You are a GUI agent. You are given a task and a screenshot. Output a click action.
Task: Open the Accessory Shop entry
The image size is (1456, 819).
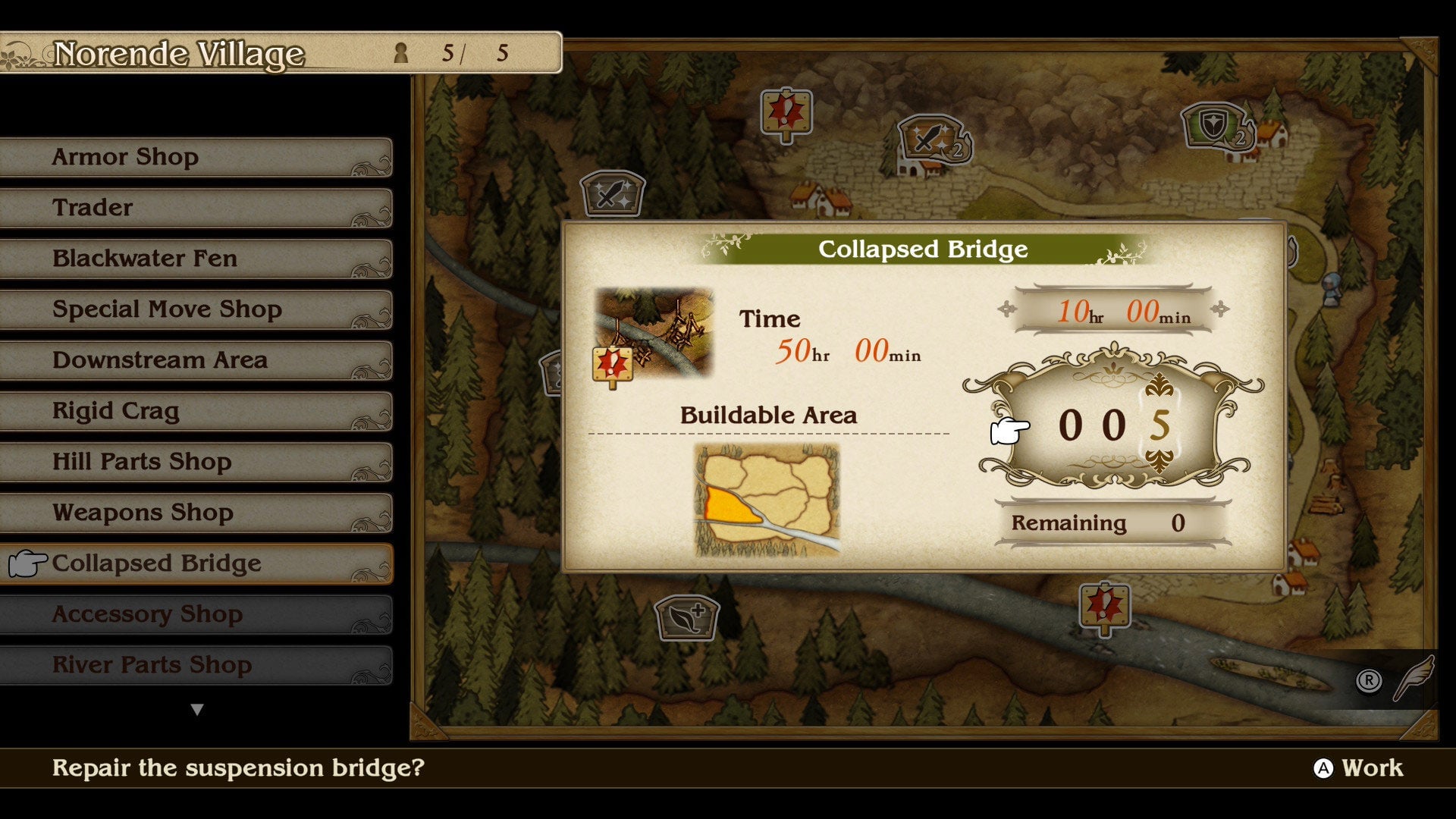pos(196,614)
